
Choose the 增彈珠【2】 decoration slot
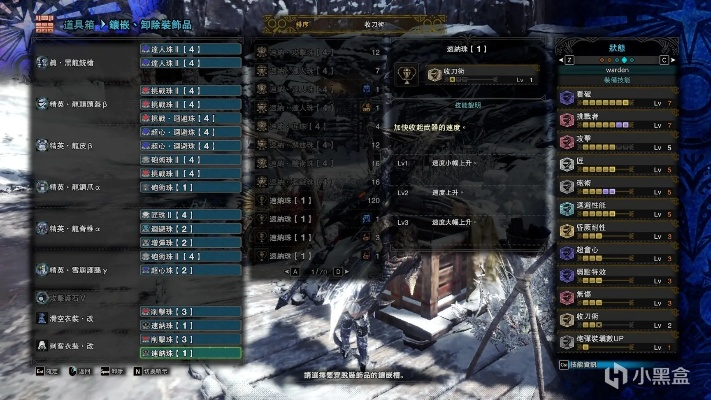tap(190, 243)
